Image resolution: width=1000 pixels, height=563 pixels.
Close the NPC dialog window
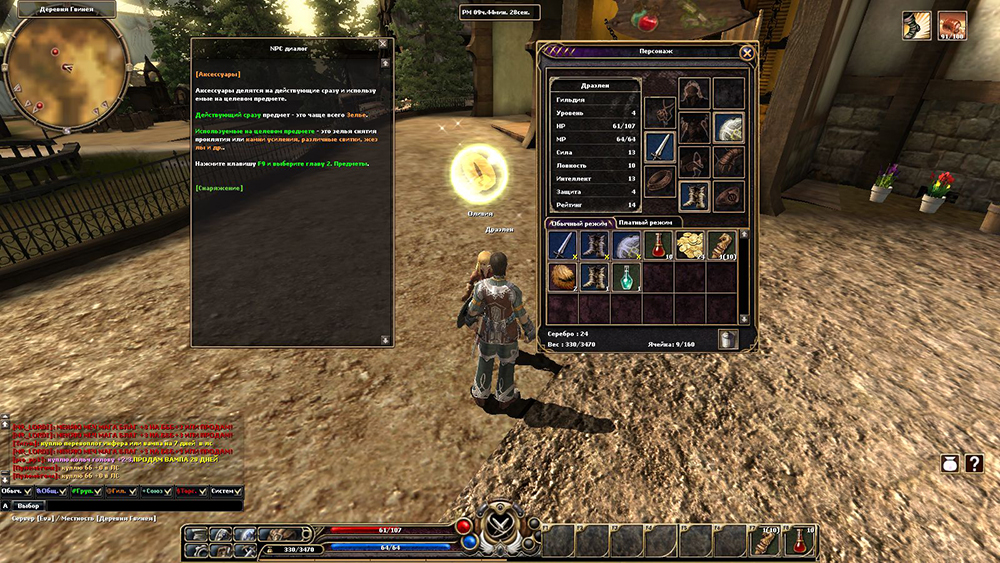pos(383,45)
